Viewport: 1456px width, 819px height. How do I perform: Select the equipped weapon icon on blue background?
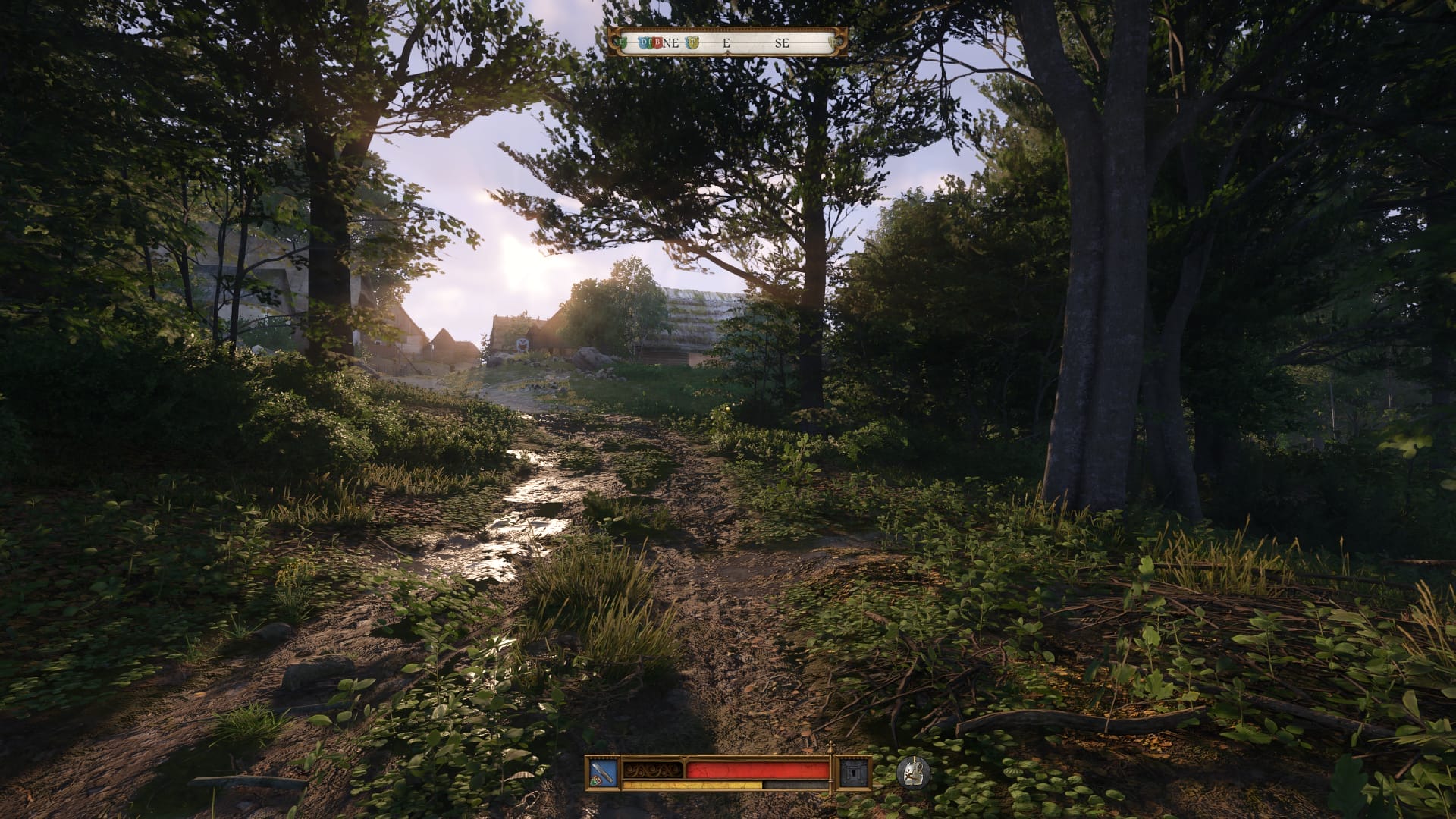[601, 772]
